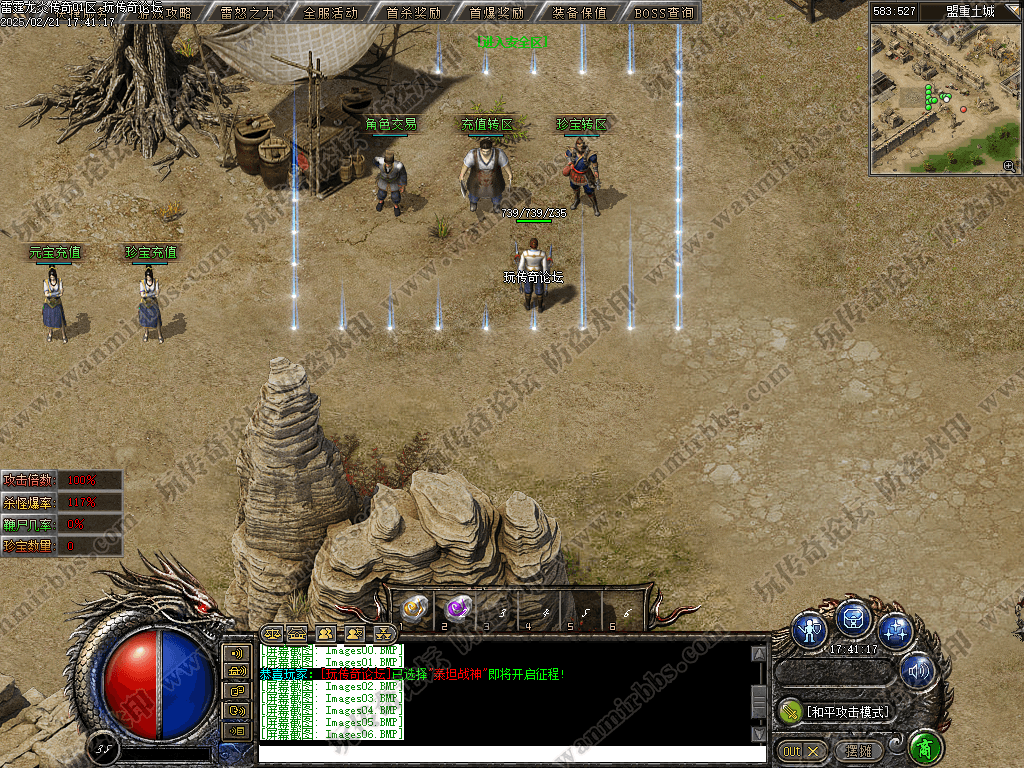Open the 首爆奖励 first-drop rewards menu

pyautogui.click(x=496, y=13)
